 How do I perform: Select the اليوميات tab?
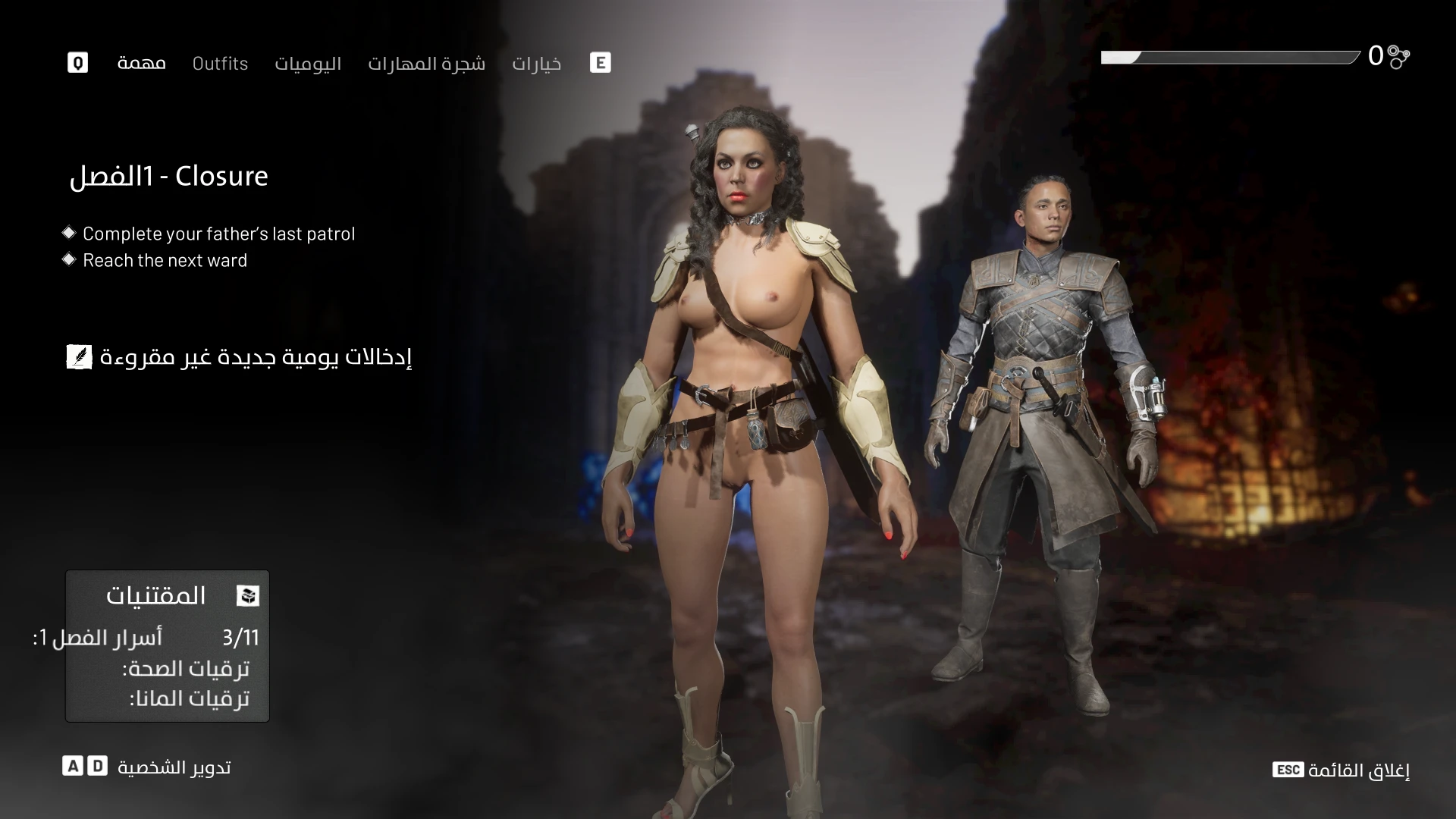pos(308,63)
